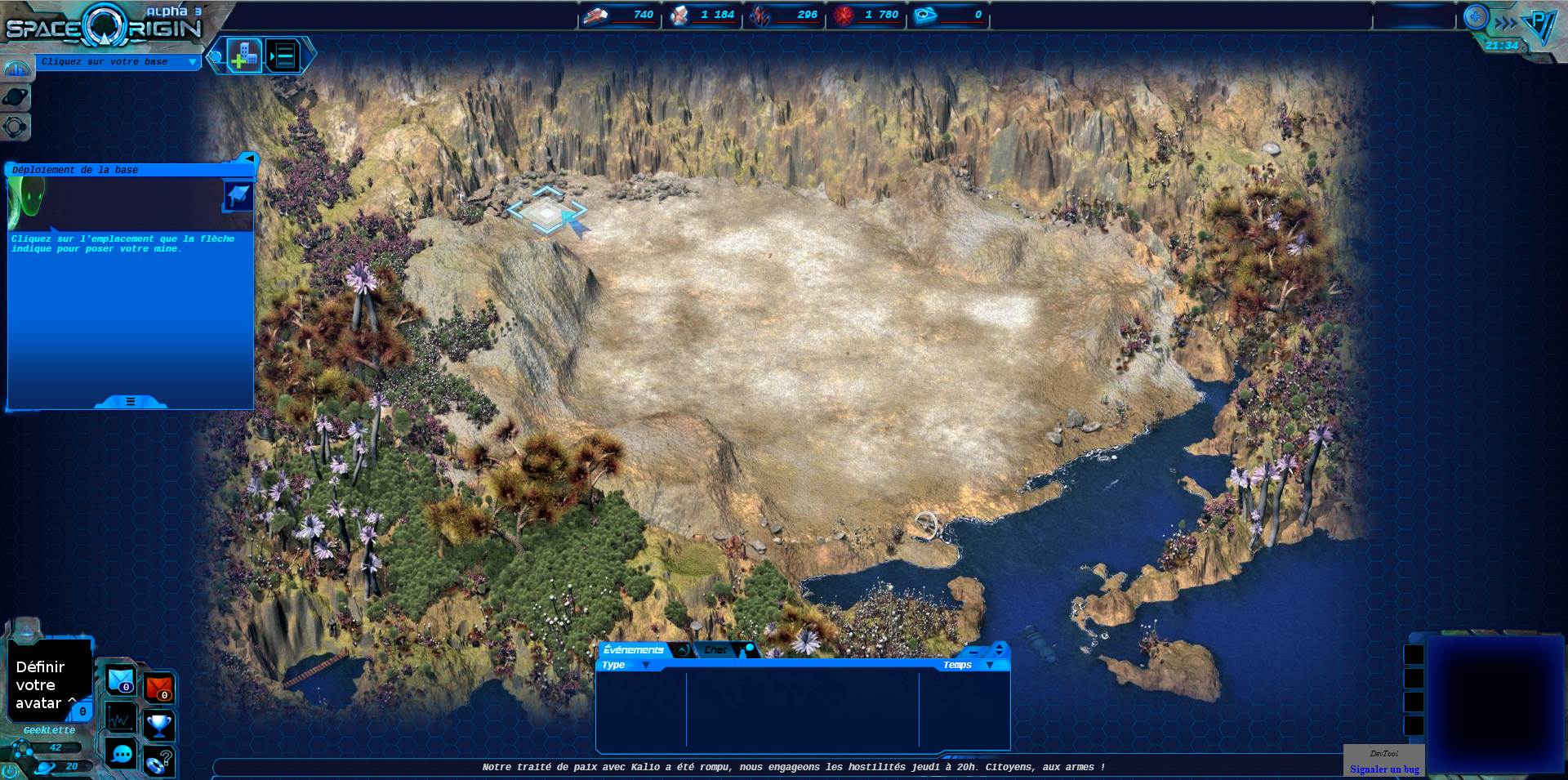The height and width of the screenshot is (780, 1568).
Task: Click the graduation cap tutorial icon
Action: pos(238,196)
